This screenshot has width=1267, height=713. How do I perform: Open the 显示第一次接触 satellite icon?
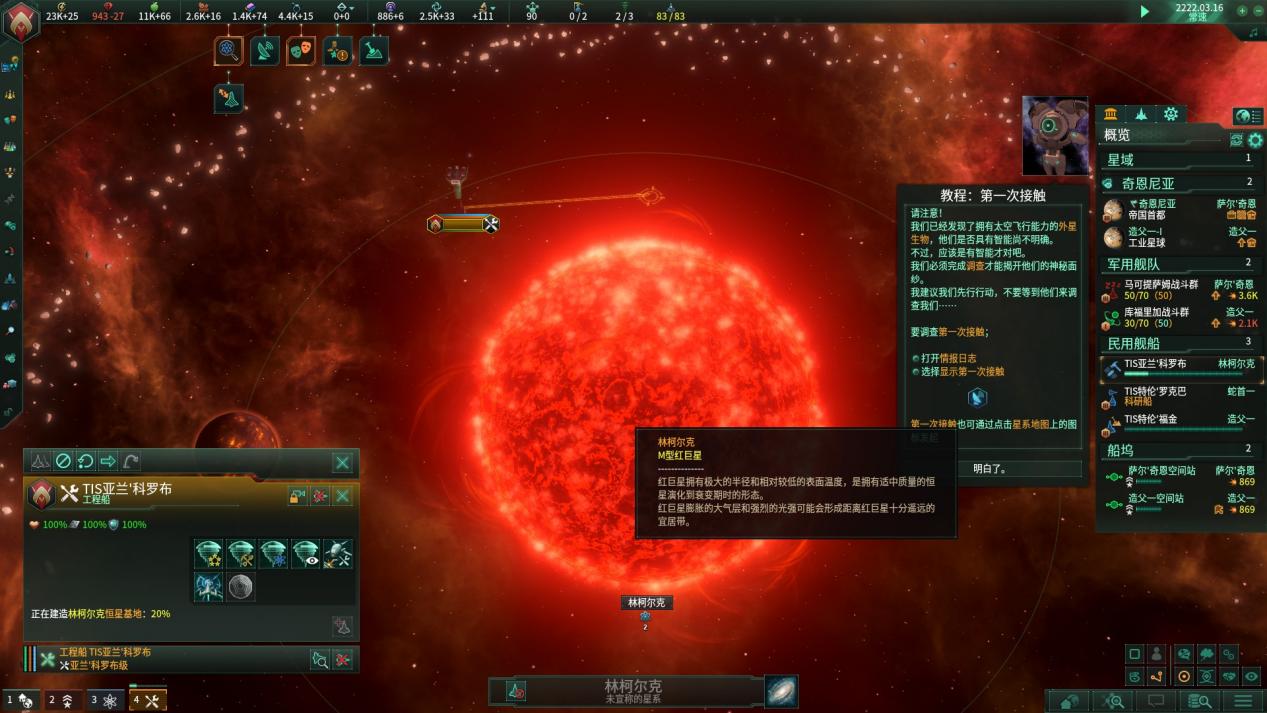976,397
